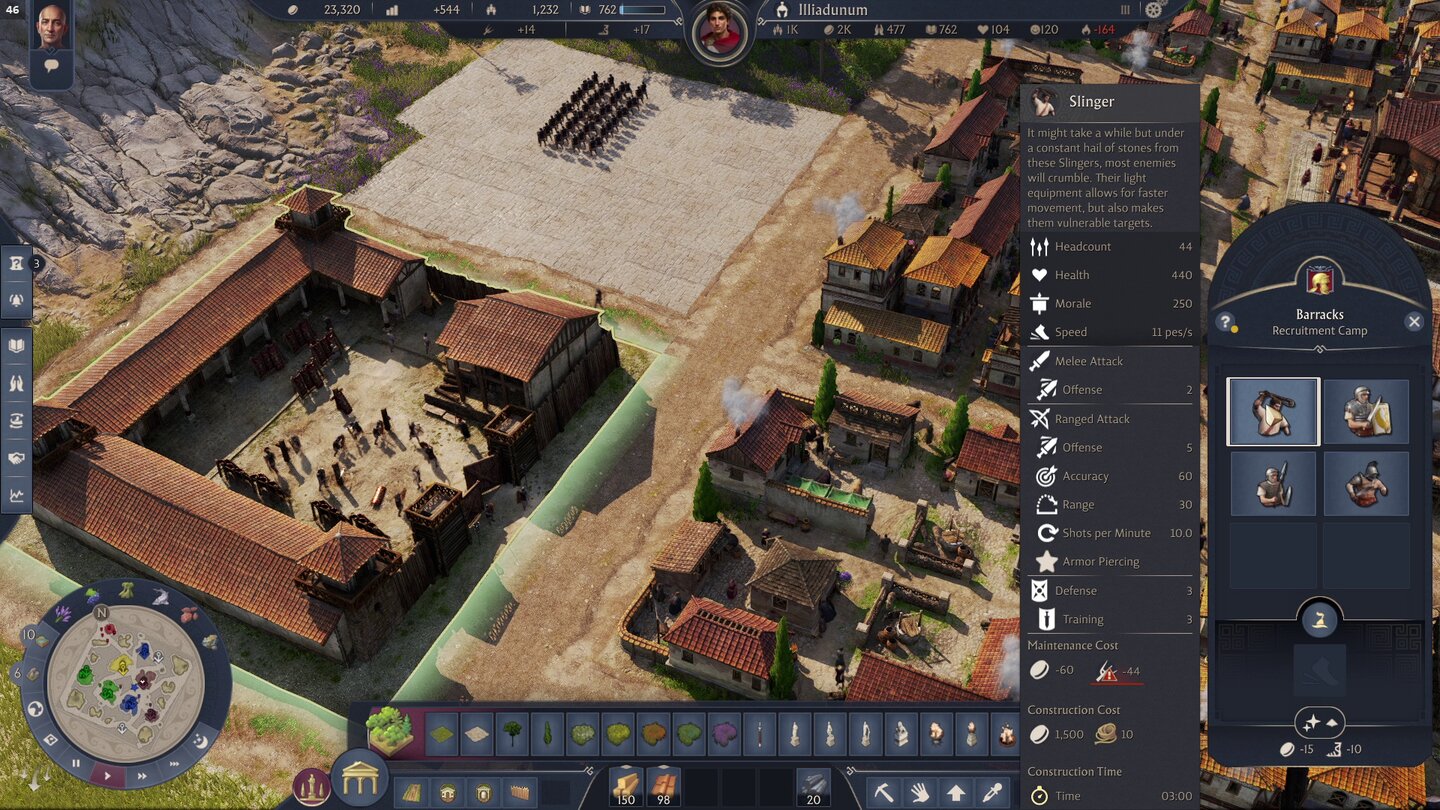Select the cypress tree decoration
The image size is (1440, 810).
[547, 734]
